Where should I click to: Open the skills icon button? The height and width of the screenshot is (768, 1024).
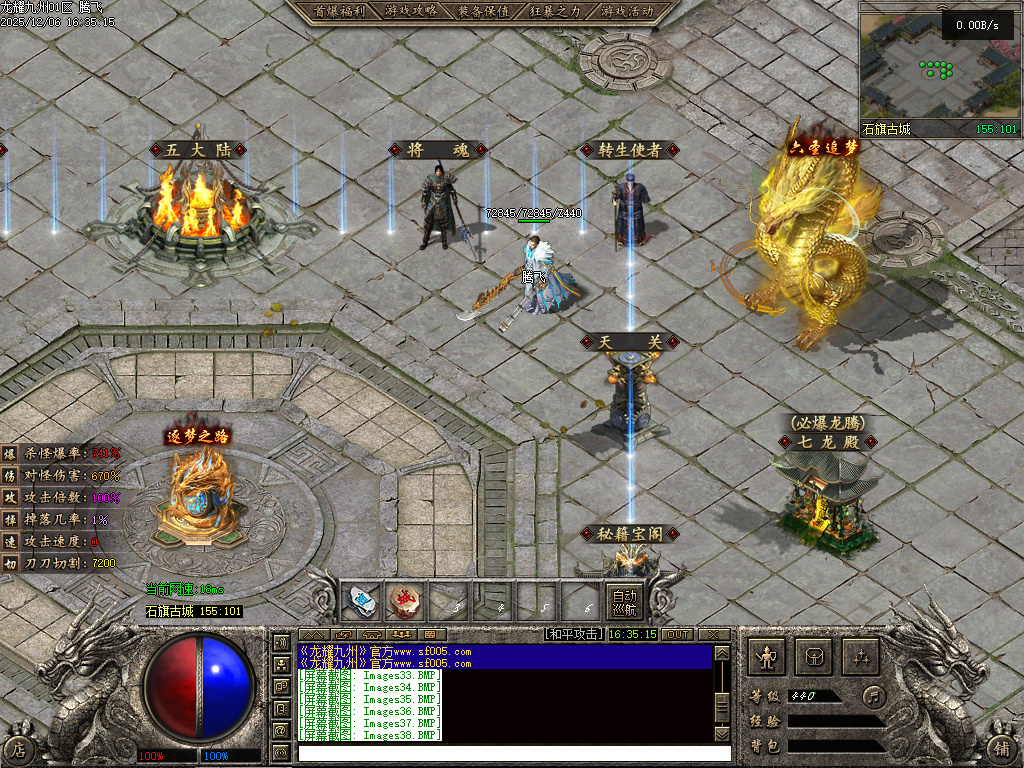[x=861, y=657]
